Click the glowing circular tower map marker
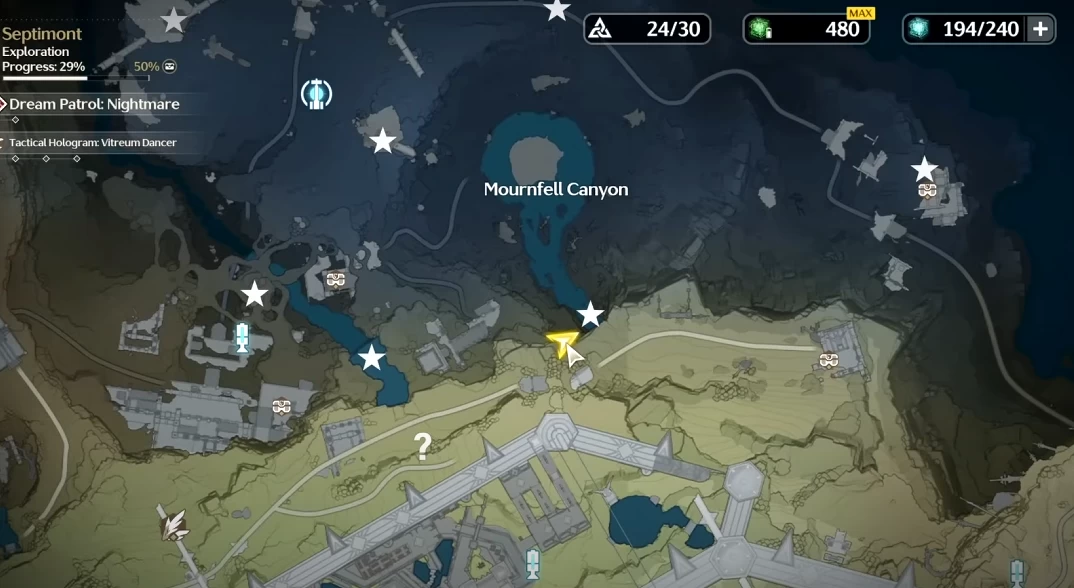Screen dimensions: 1074x588 pyautogui.click(x=317, y=94)
